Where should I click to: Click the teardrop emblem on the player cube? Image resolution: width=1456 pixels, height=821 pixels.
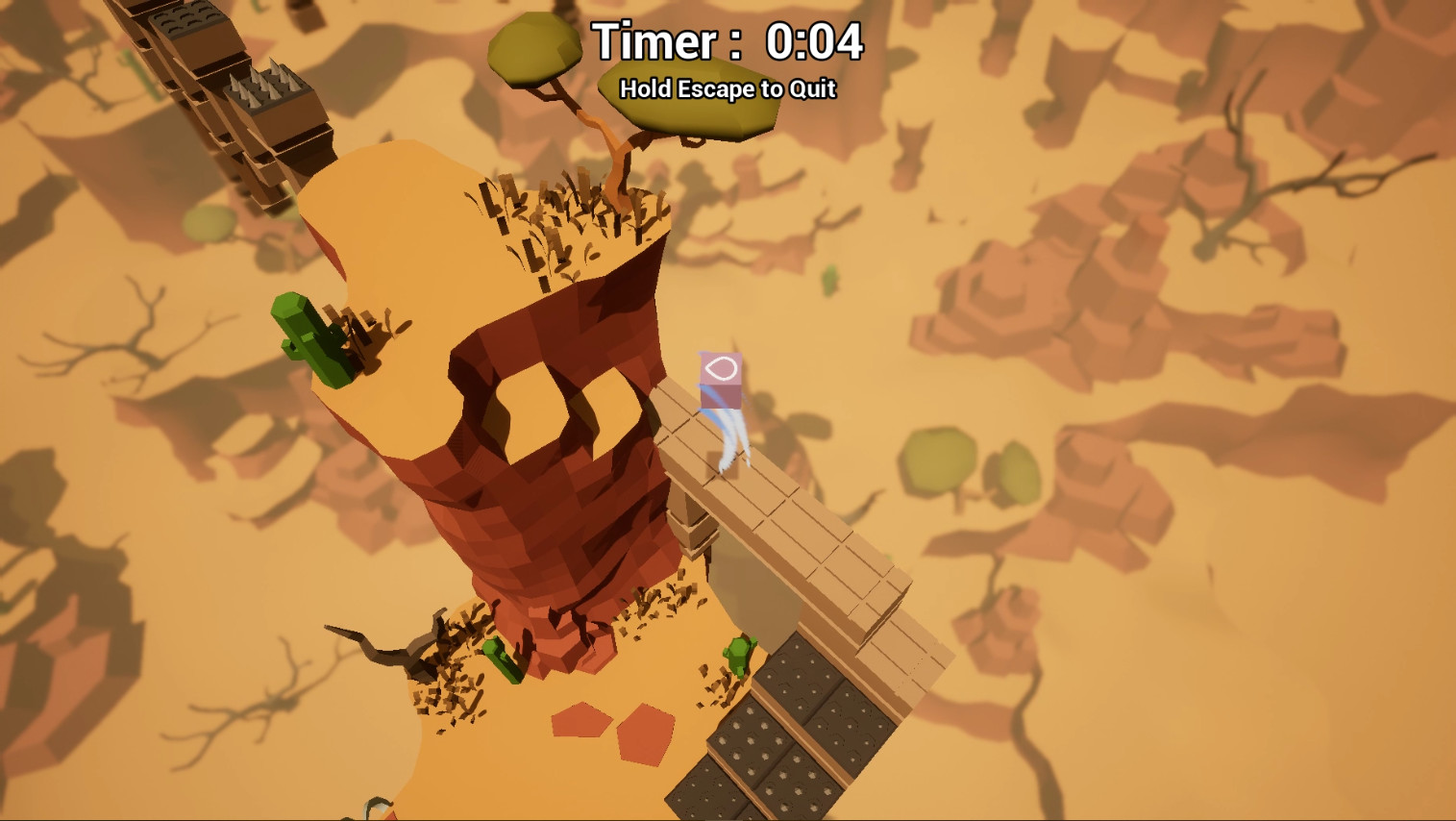pyautogui.click(x=723, y=368)
